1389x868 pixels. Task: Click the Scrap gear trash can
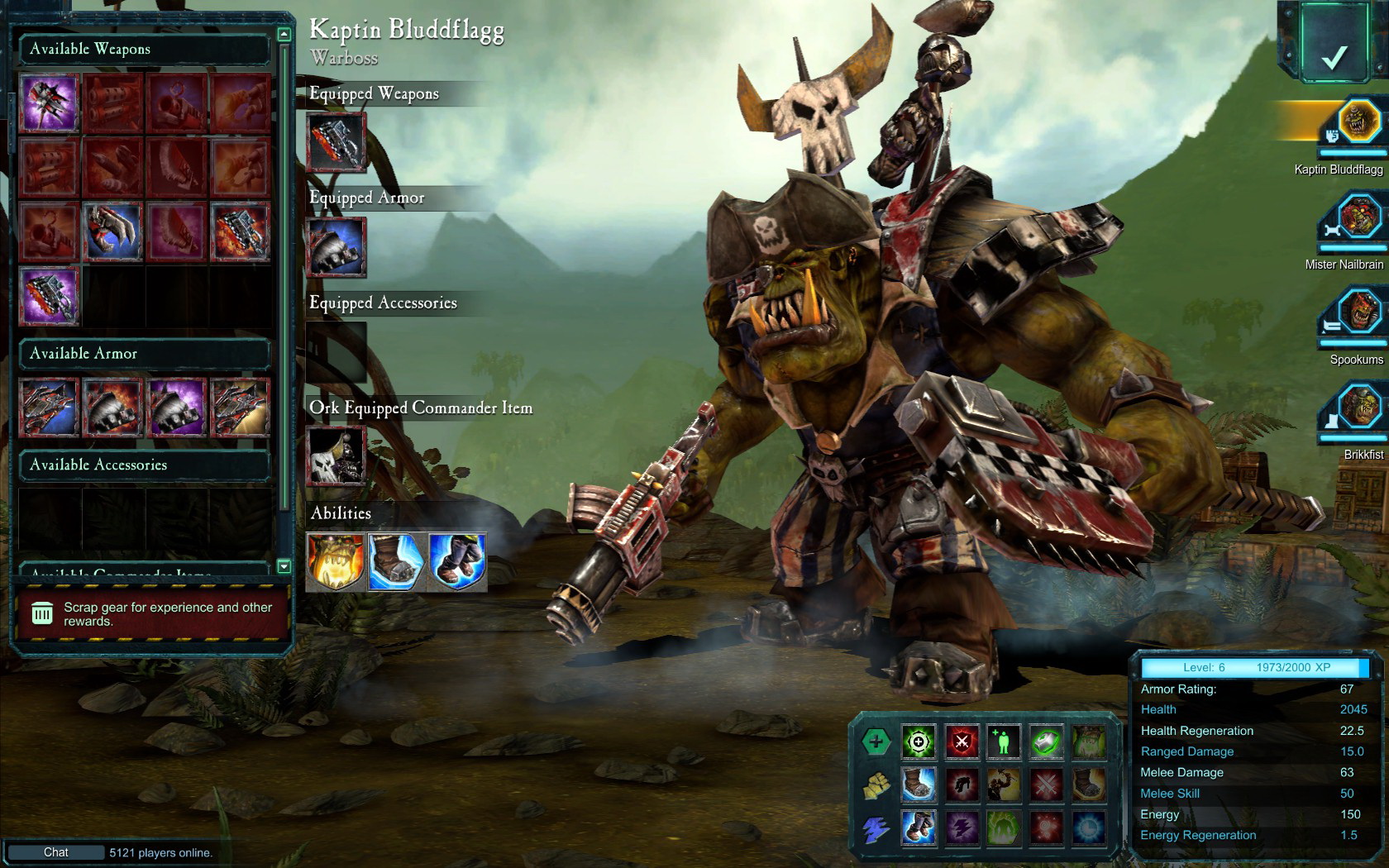pos(42,613)
